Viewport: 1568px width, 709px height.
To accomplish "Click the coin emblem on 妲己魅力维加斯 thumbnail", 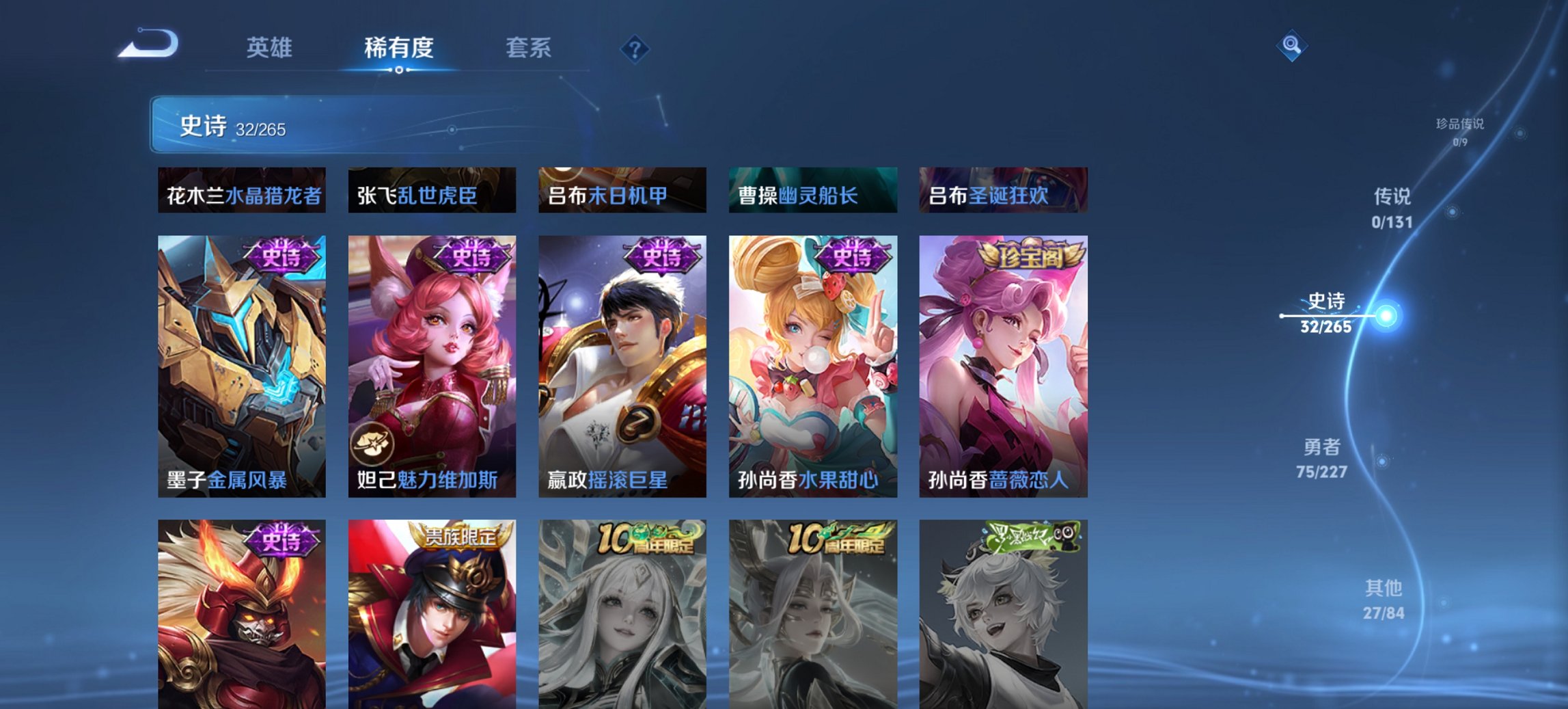I will [x=374, y=443].
